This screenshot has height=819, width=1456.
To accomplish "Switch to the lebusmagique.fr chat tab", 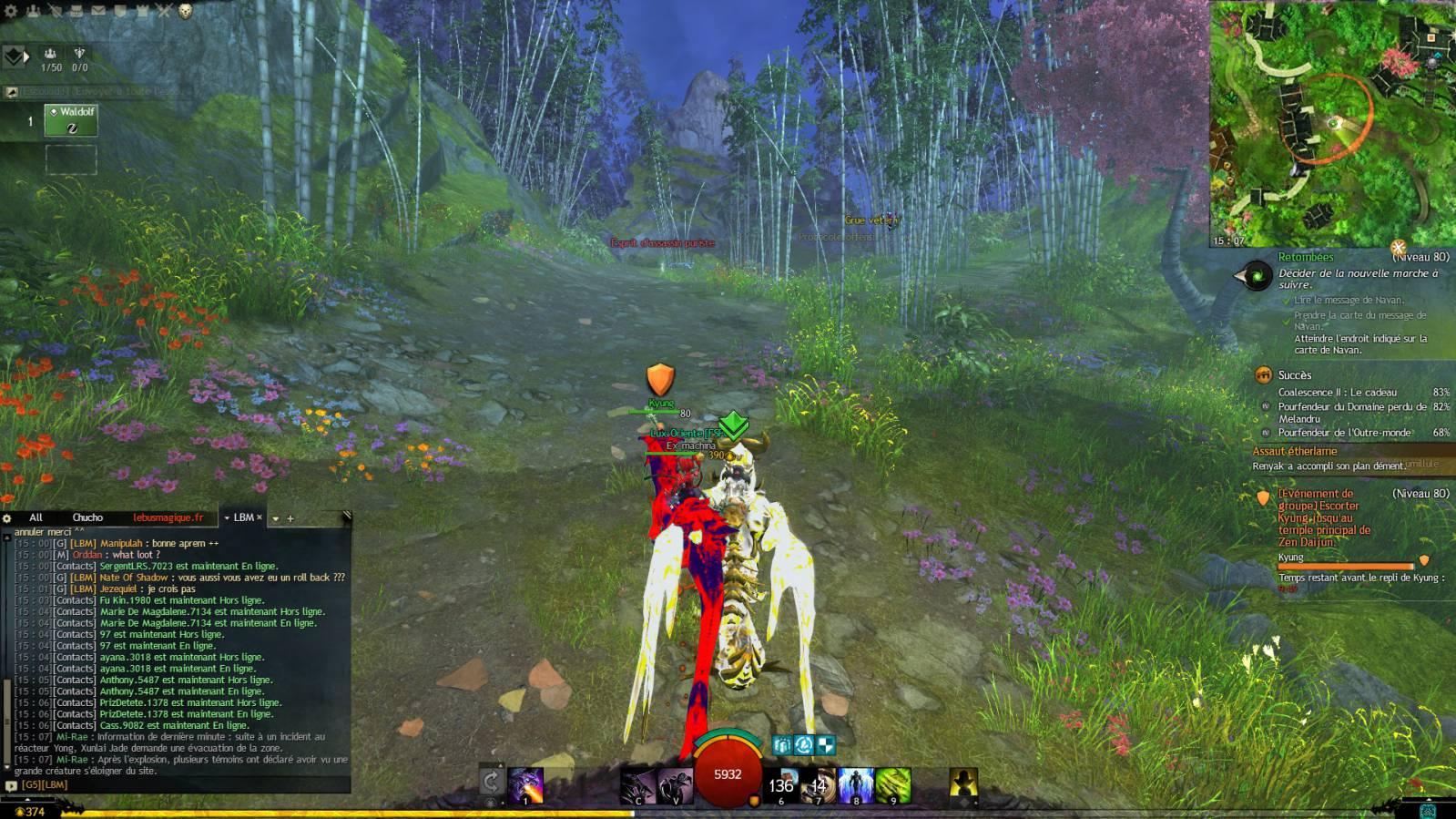I will (x=168, y=517).
